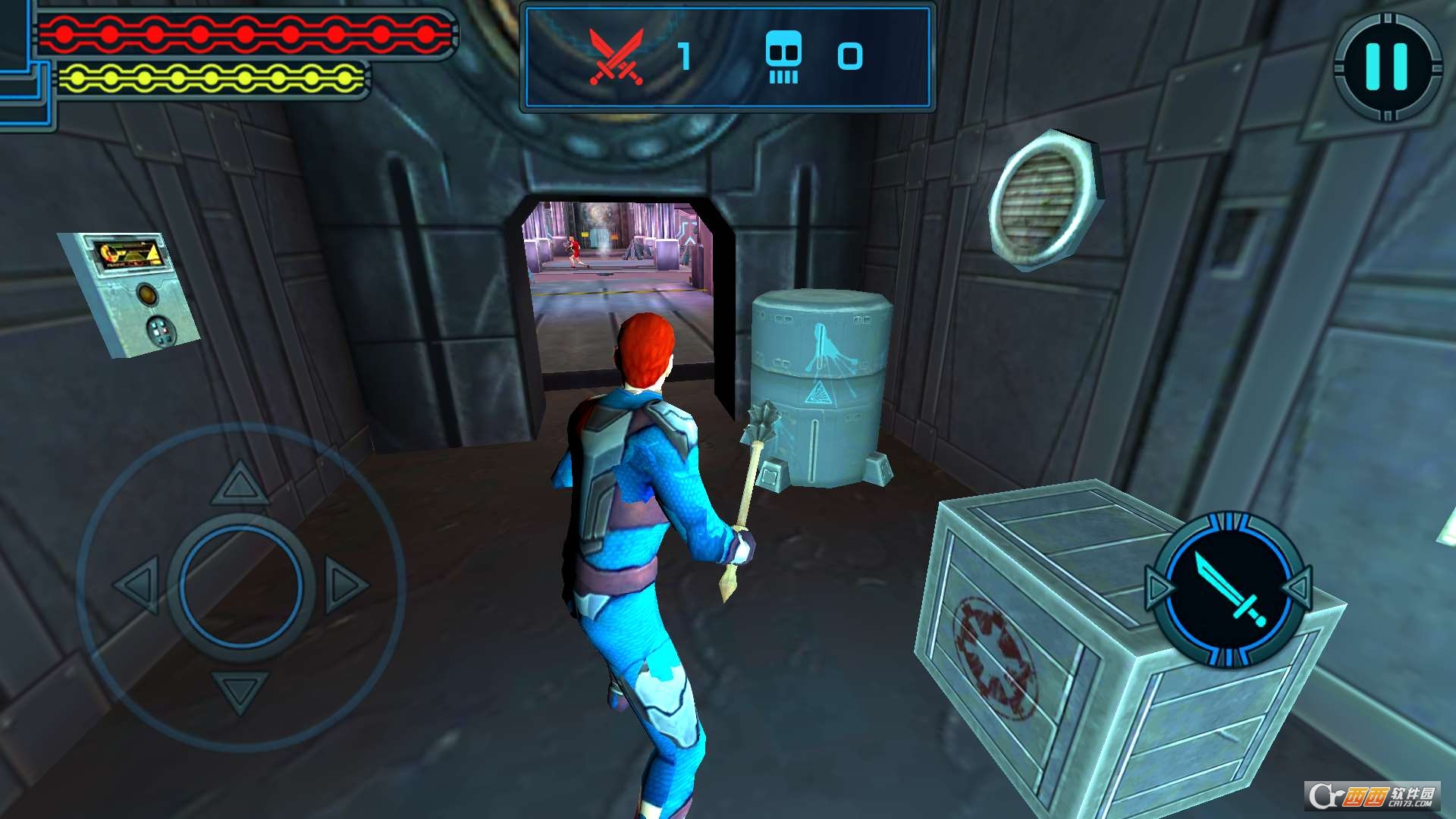Strafe using the right arrow

tap(345, 585)
